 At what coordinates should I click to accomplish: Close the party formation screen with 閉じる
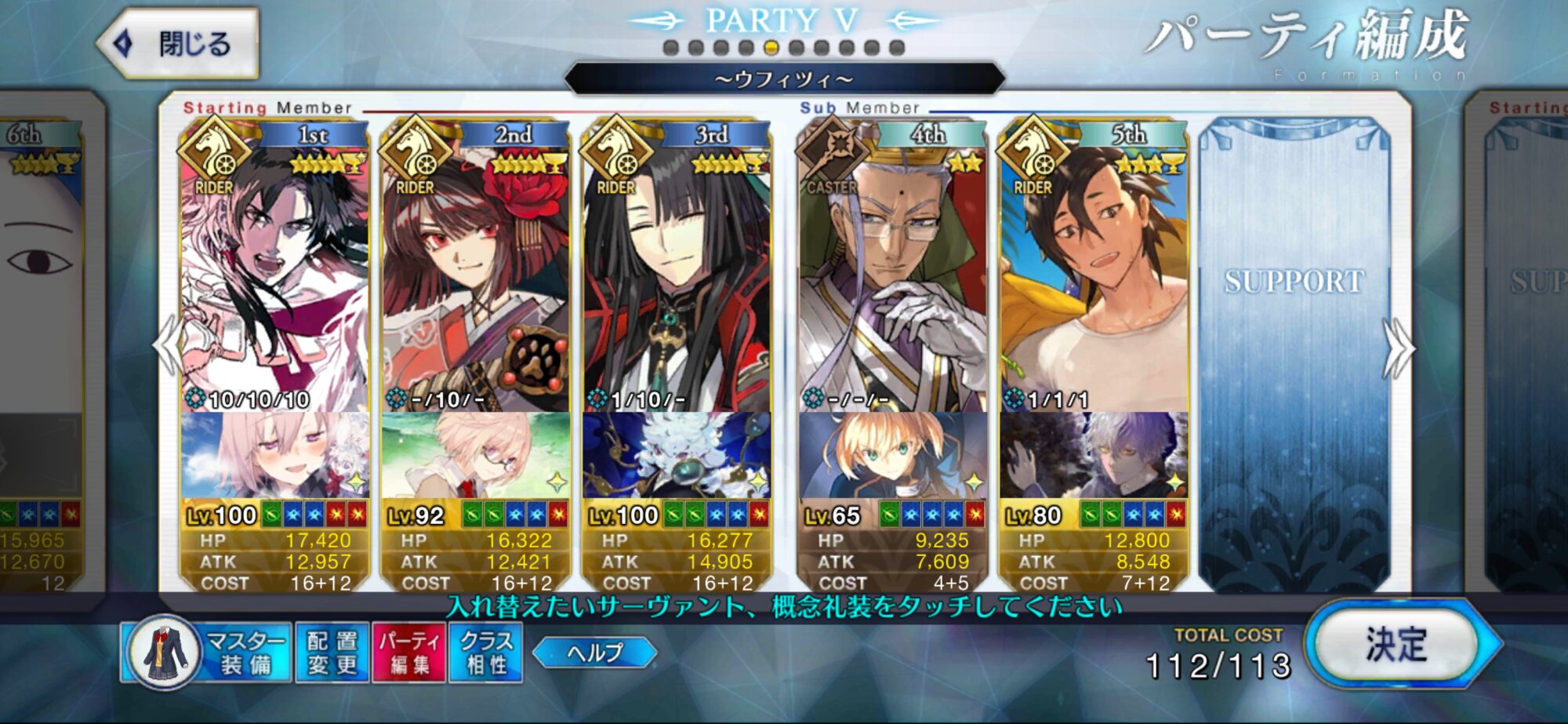click(x=179, y=43)
